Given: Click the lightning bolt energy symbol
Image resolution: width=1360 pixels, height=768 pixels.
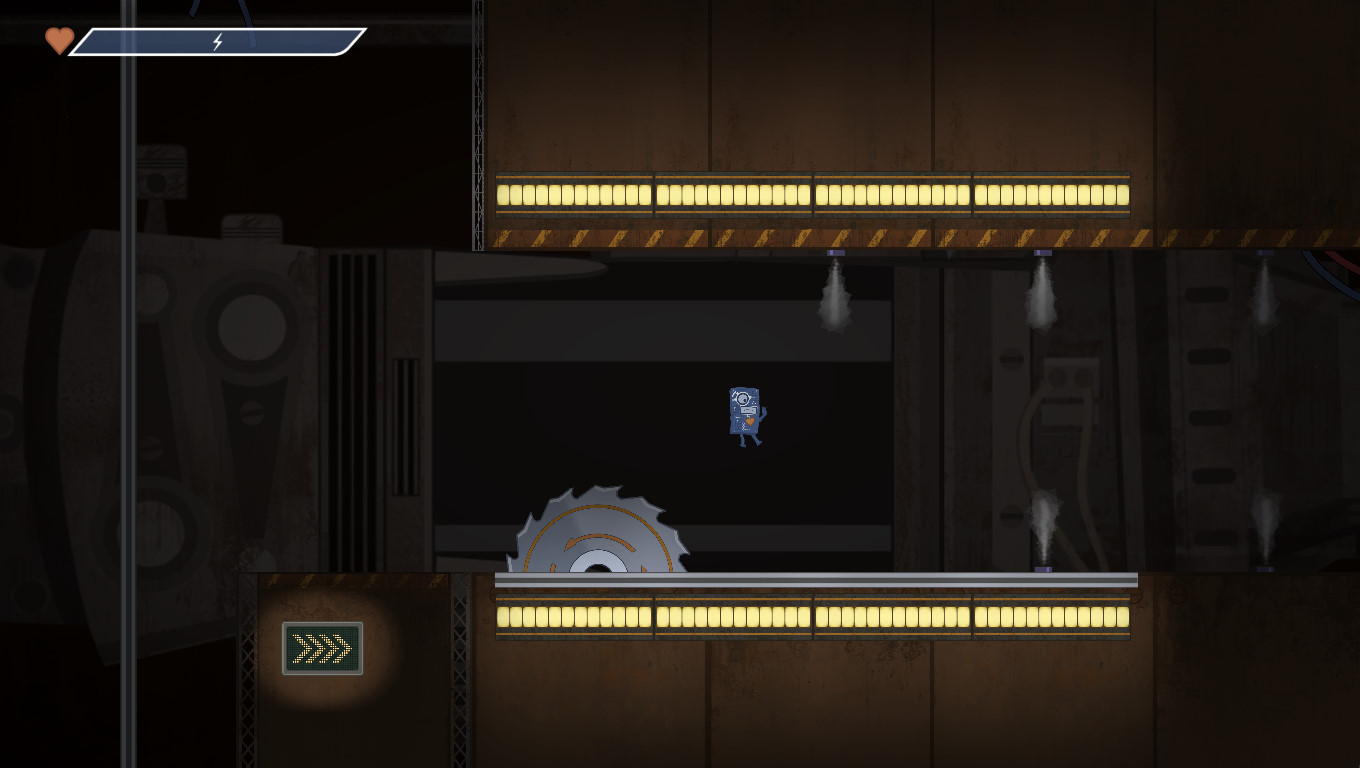Looking at the screenshot, I should point(218,42).
